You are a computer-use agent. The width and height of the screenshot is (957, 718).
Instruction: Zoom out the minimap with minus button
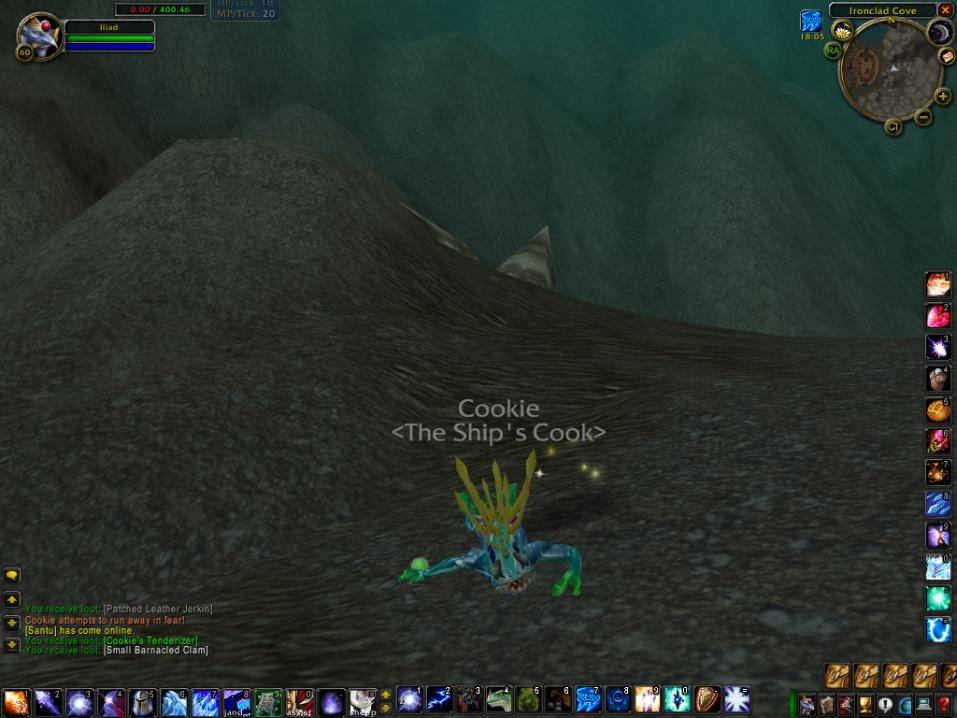923,117
